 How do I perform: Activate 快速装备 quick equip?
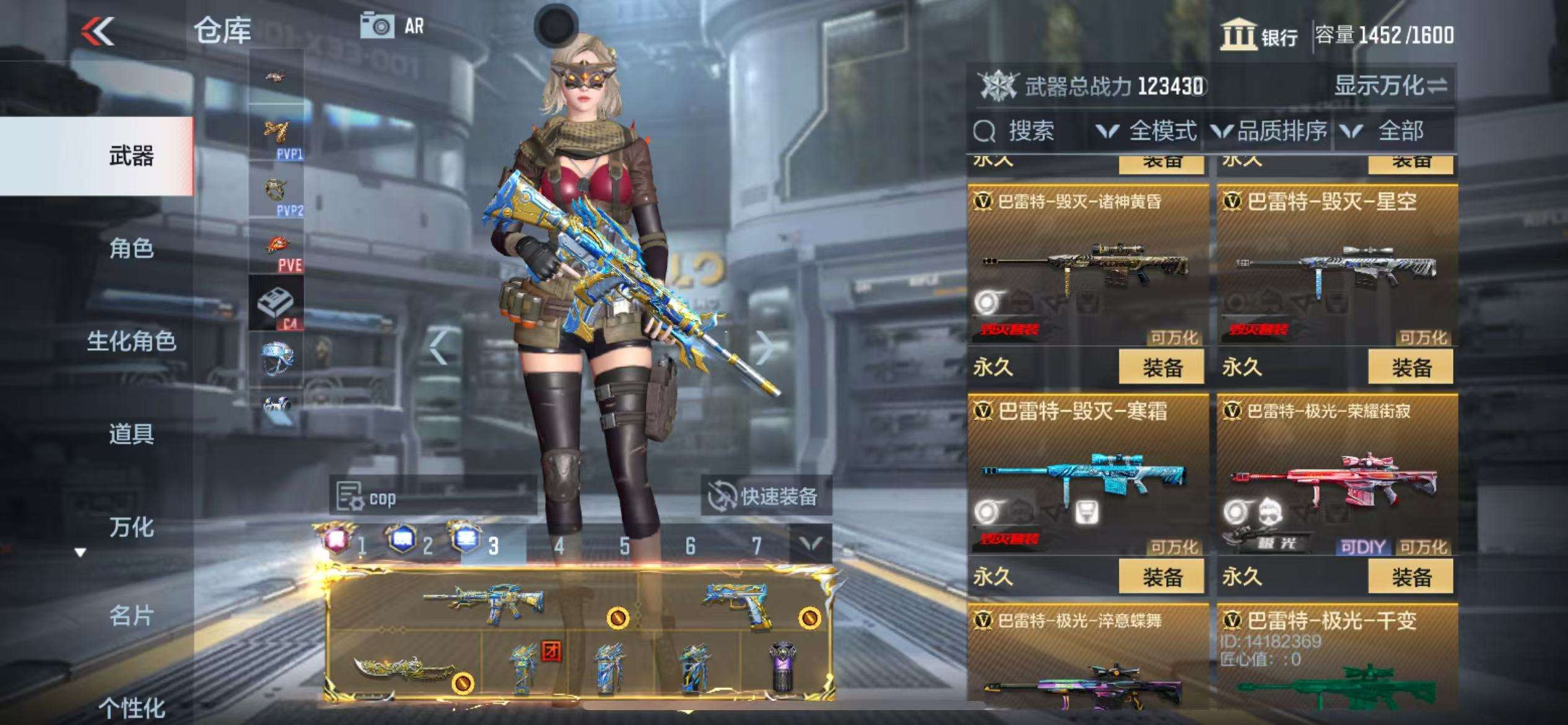pos(766,496)
